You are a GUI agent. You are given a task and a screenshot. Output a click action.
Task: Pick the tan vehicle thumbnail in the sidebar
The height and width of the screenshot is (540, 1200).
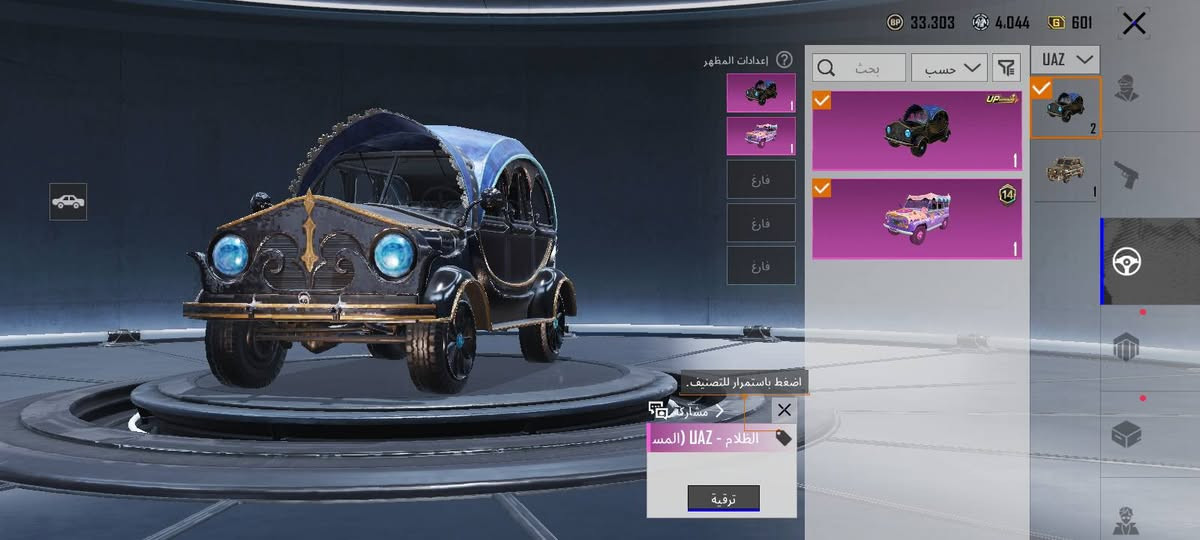click(x=1066, y=171)
